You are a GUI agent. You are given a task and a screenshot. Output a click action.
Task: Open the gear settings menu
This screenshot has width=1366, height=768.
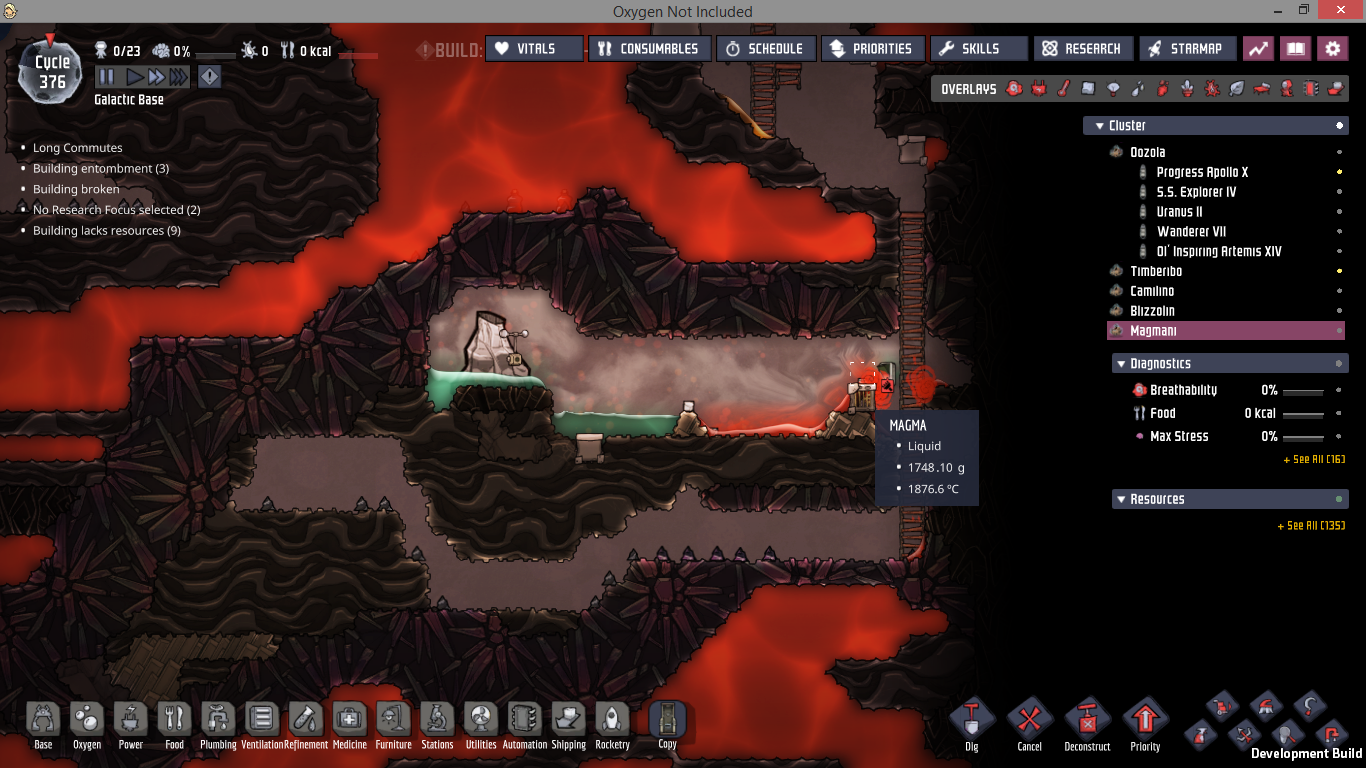[x=1331, y=49]
